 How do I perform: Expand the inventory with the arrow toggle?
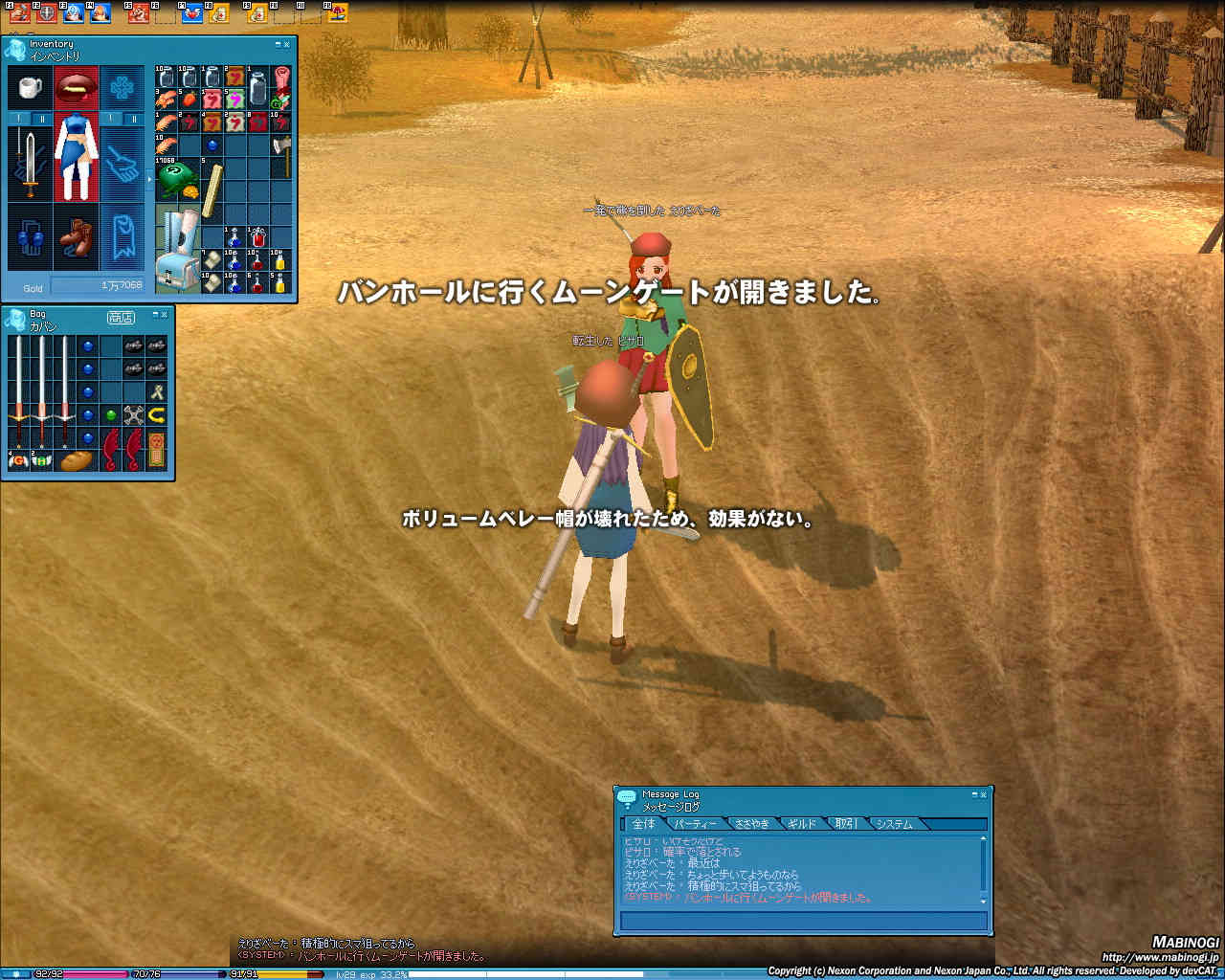(148, 179)
